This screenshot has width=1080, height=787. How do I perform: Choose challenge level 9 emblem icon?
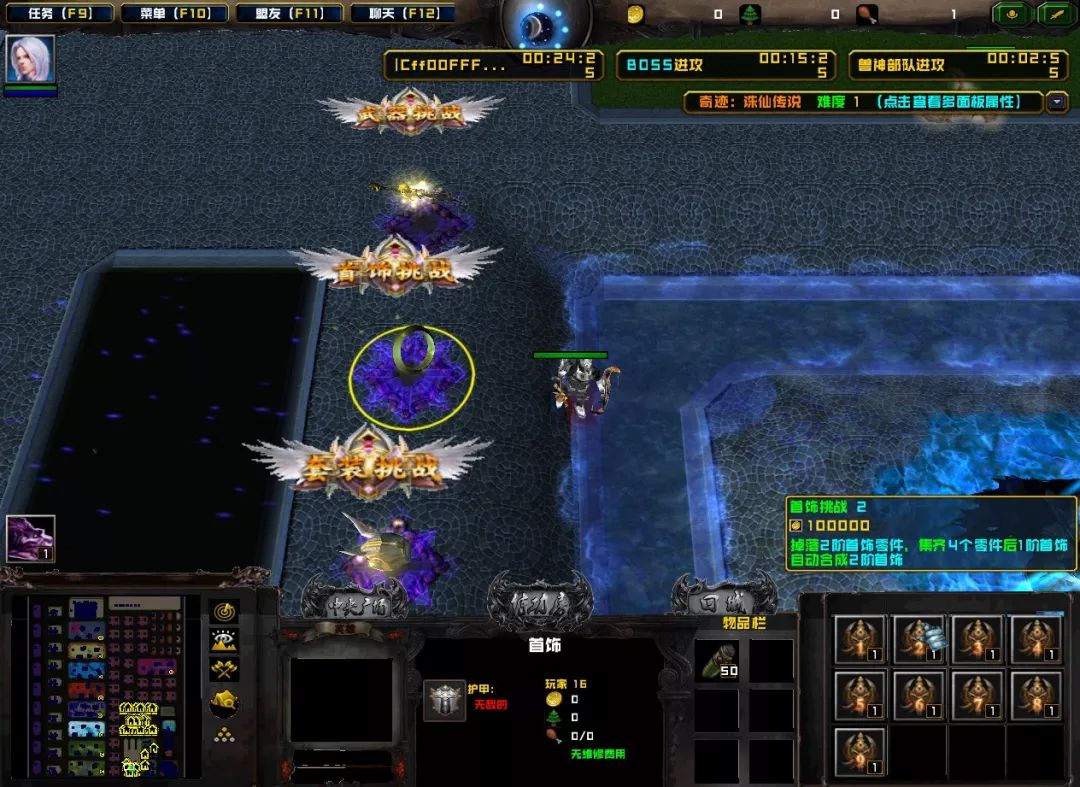point(860,753)
